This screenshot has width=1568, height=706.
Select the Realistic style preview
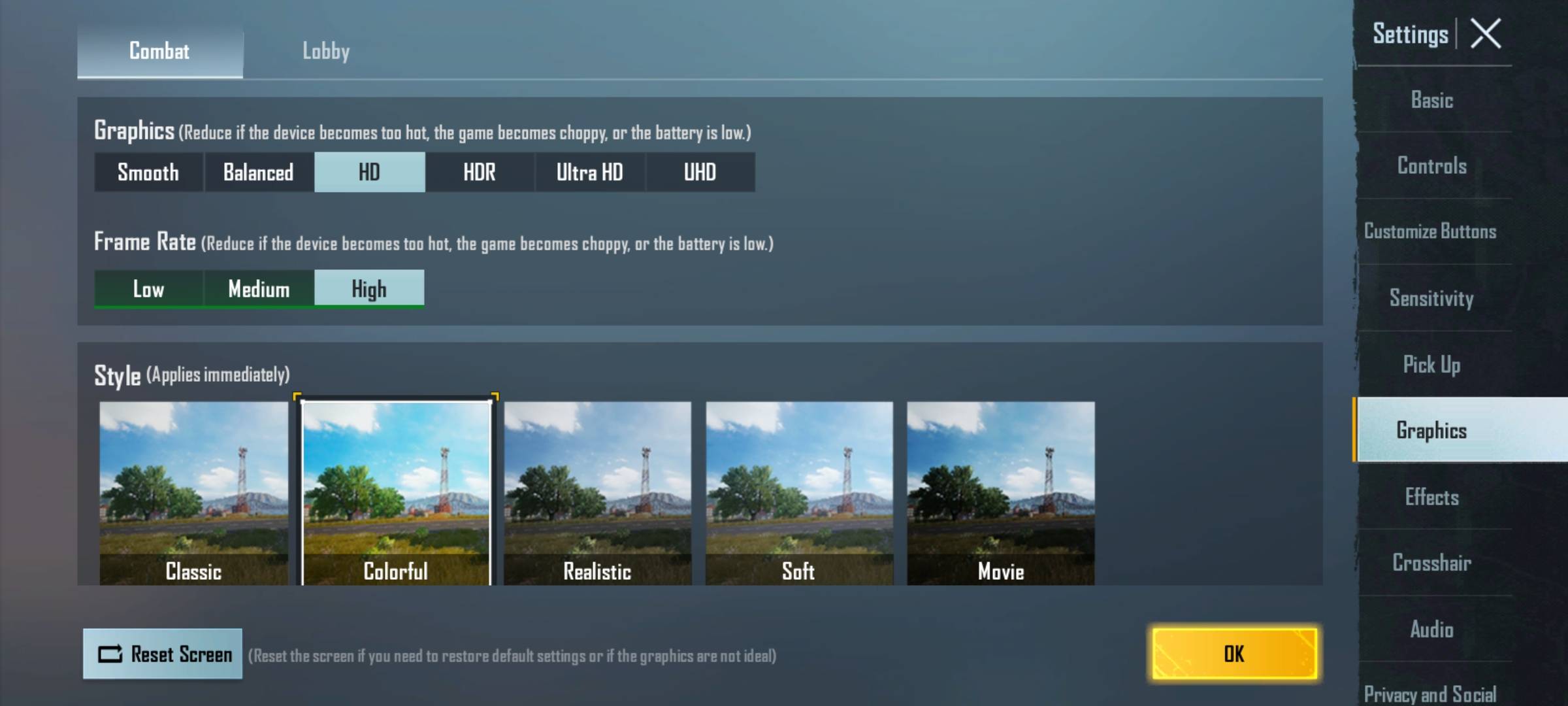(x=597, y=492)
